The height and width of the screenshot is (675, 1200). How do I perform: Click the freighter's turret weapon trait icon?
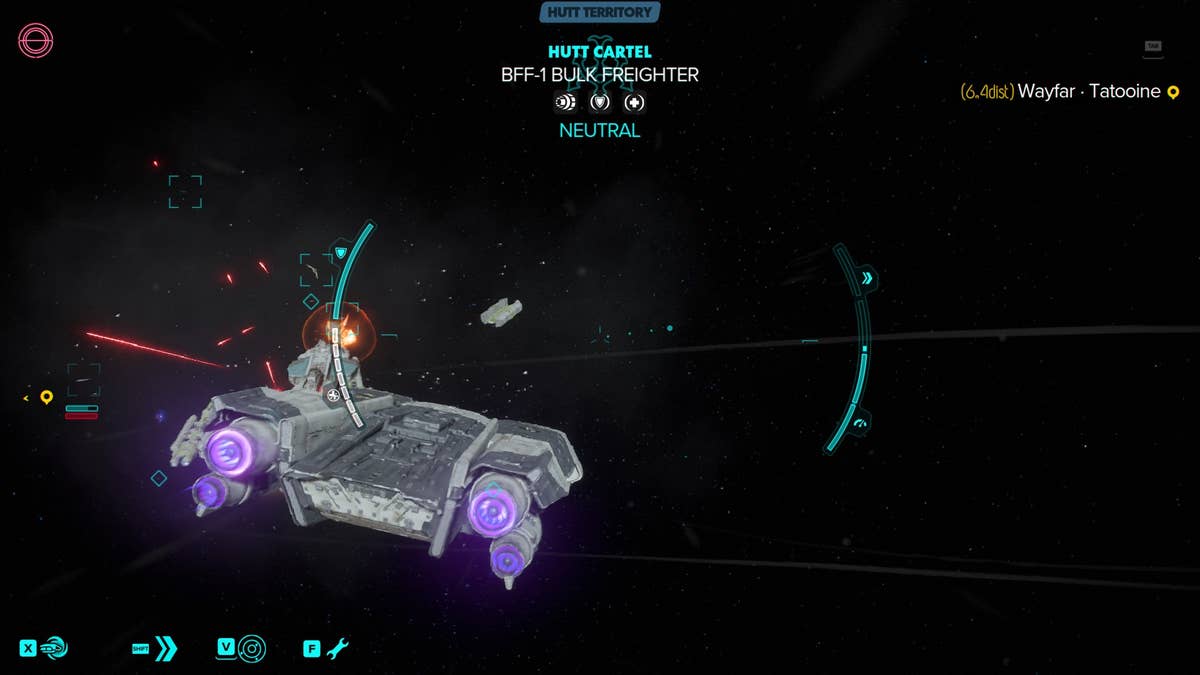(x=565, y=102)
